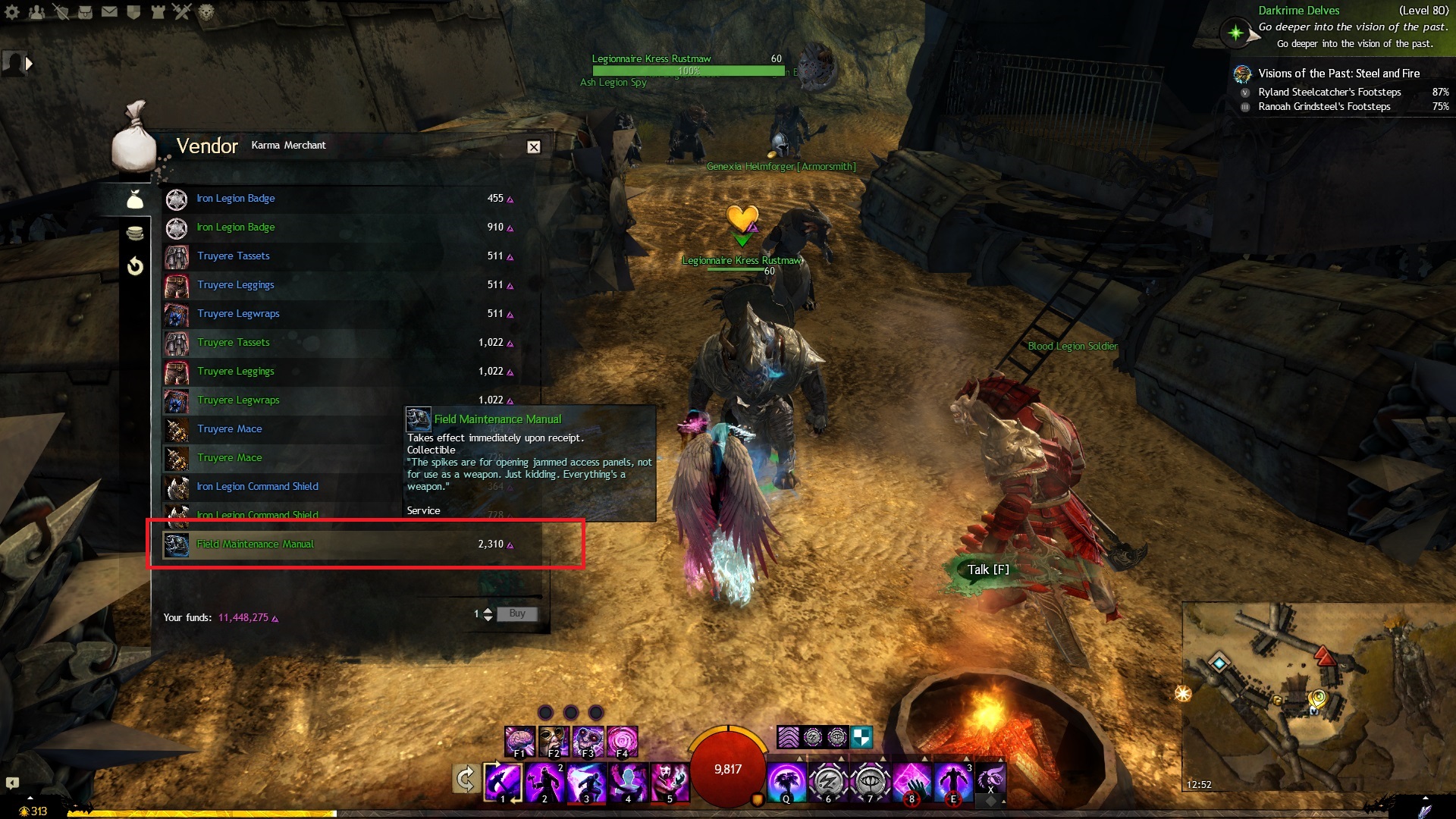Activate the healing skill in slot Q

click(x=786, y=781)
